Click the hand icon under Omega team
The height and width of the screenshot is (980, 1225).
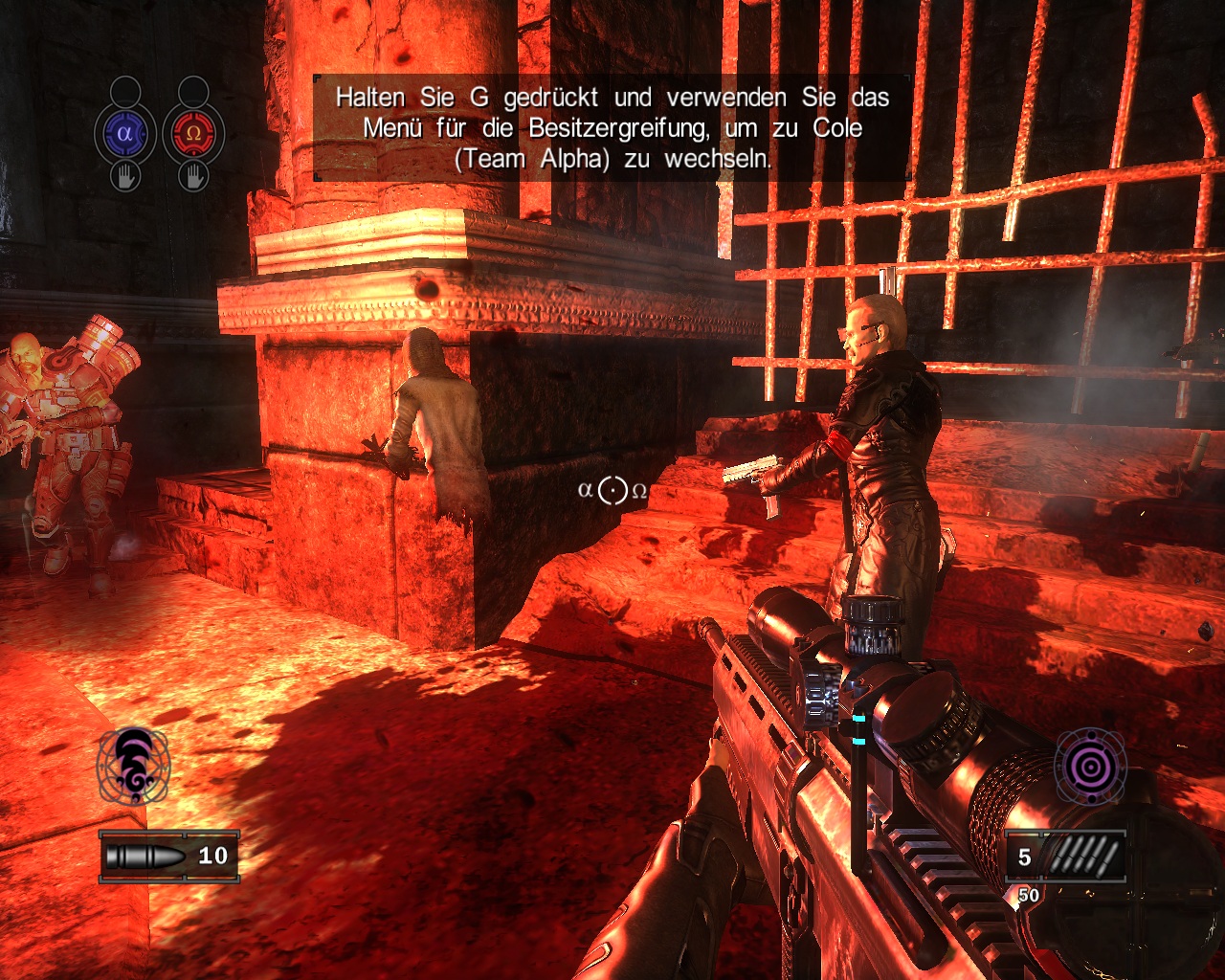pos(192,176)
